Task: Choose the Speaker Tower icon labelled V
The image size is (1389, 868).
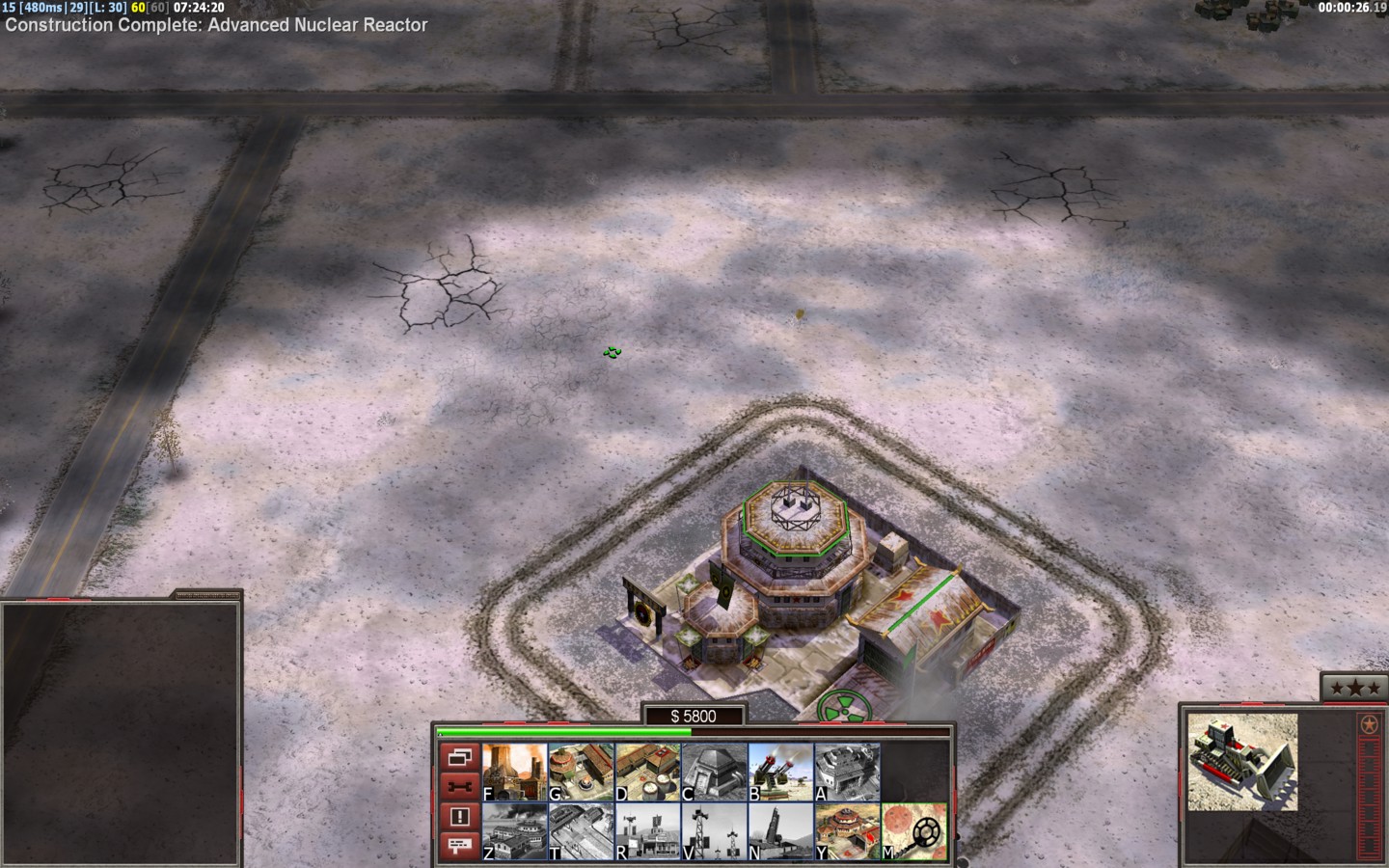Action: click(x=714, y=831)
